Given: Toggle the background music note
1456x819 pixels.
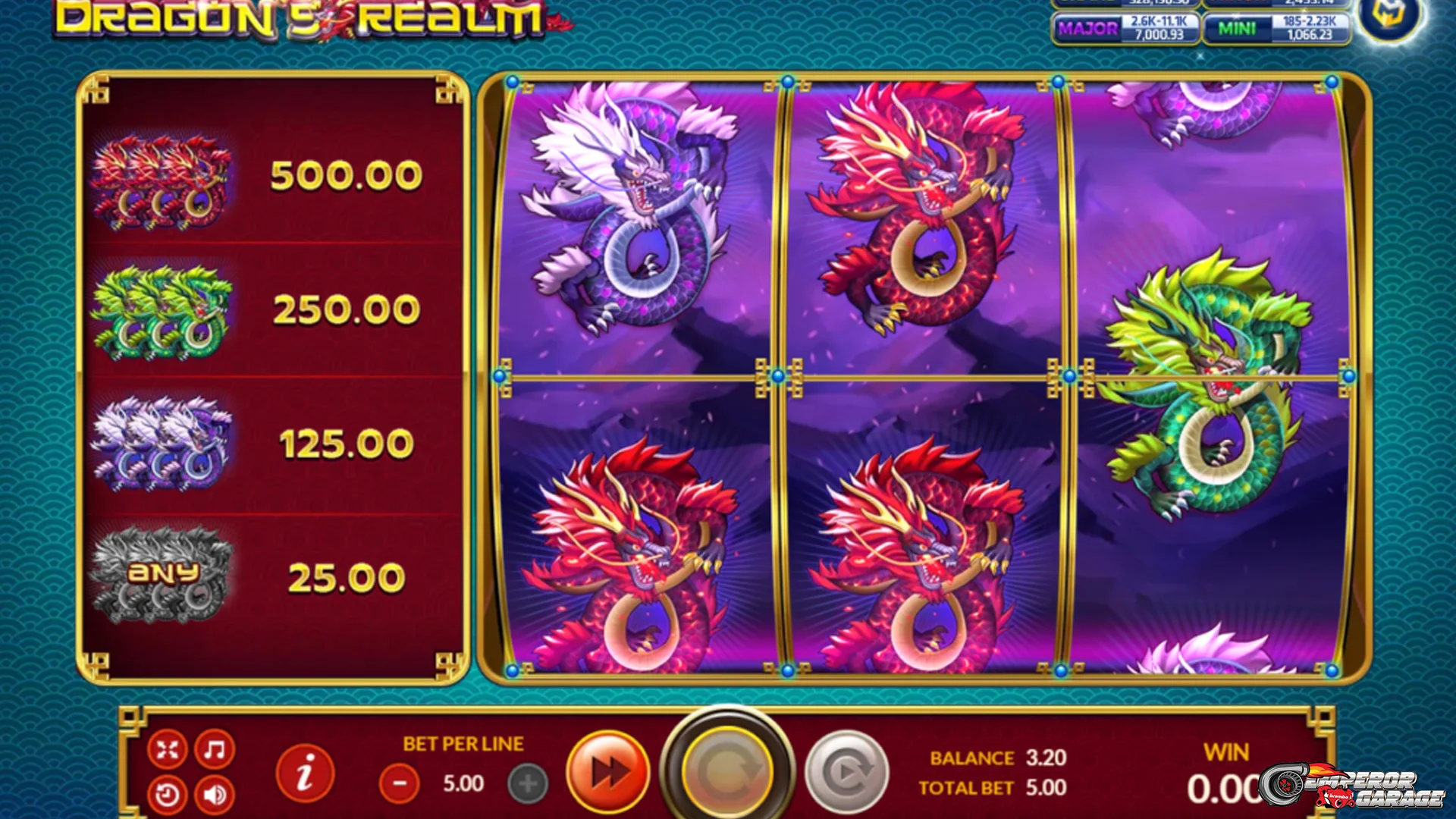Looking at the screenshot, I should coord(214,749).
